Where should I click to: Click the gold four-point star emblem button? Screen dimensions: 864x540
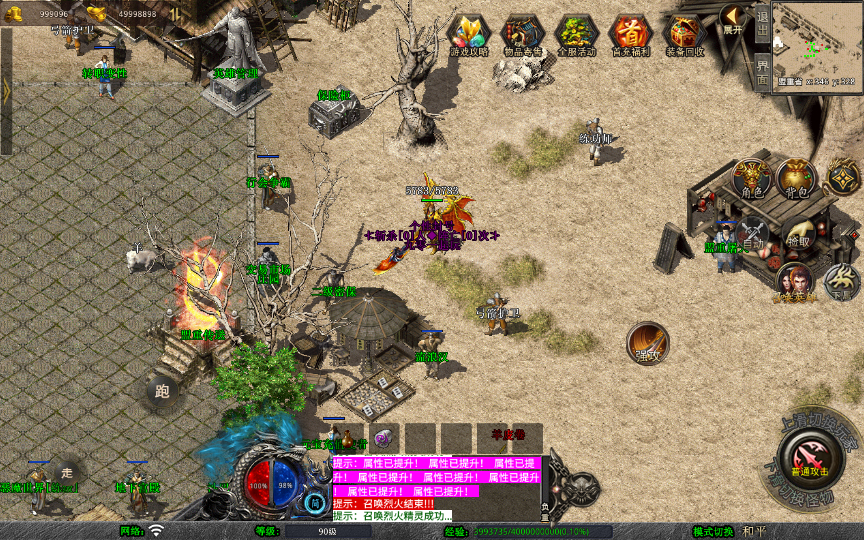843,178
